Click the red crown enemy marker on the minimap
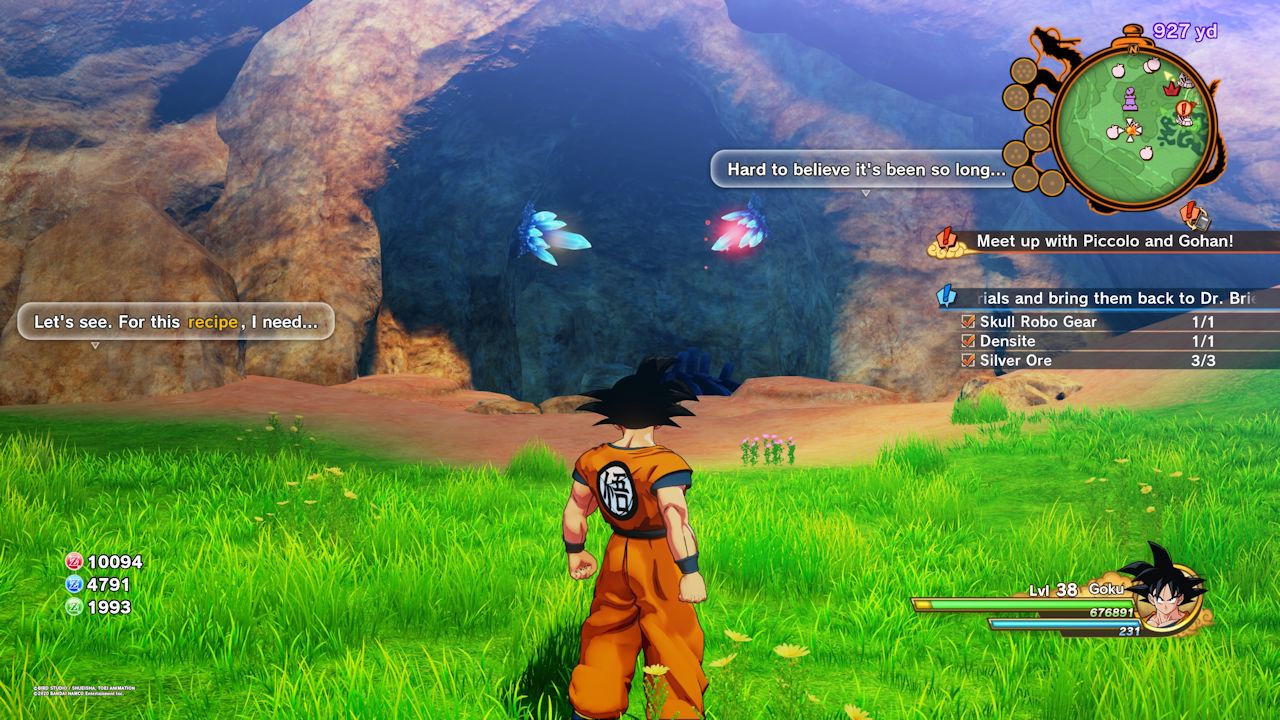The width and height of the screenshot is (1280, 720). pyautogui.click(x=1170, y=88)
